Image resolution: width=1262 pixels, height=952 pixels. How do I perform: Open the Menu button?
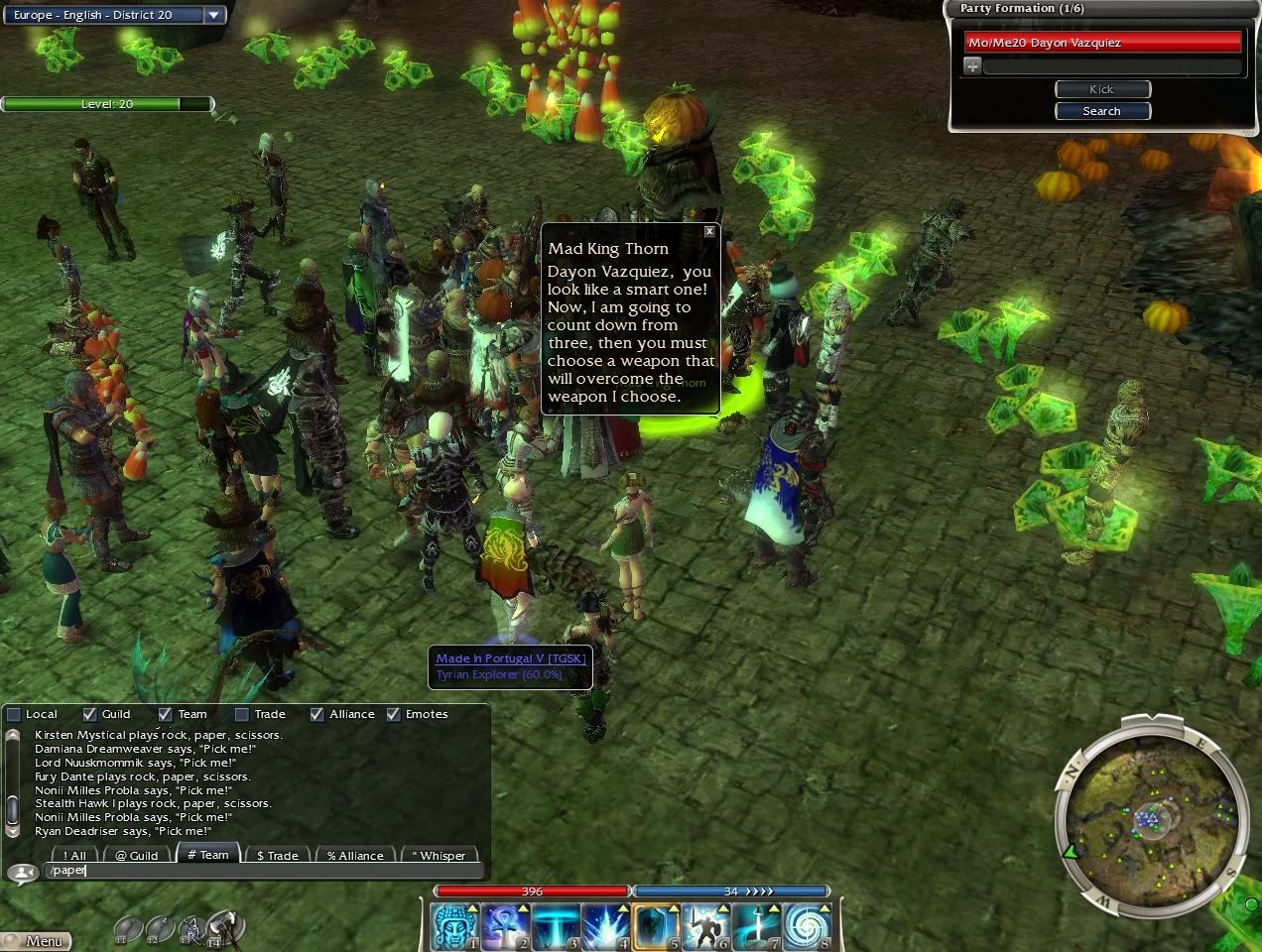38,941
